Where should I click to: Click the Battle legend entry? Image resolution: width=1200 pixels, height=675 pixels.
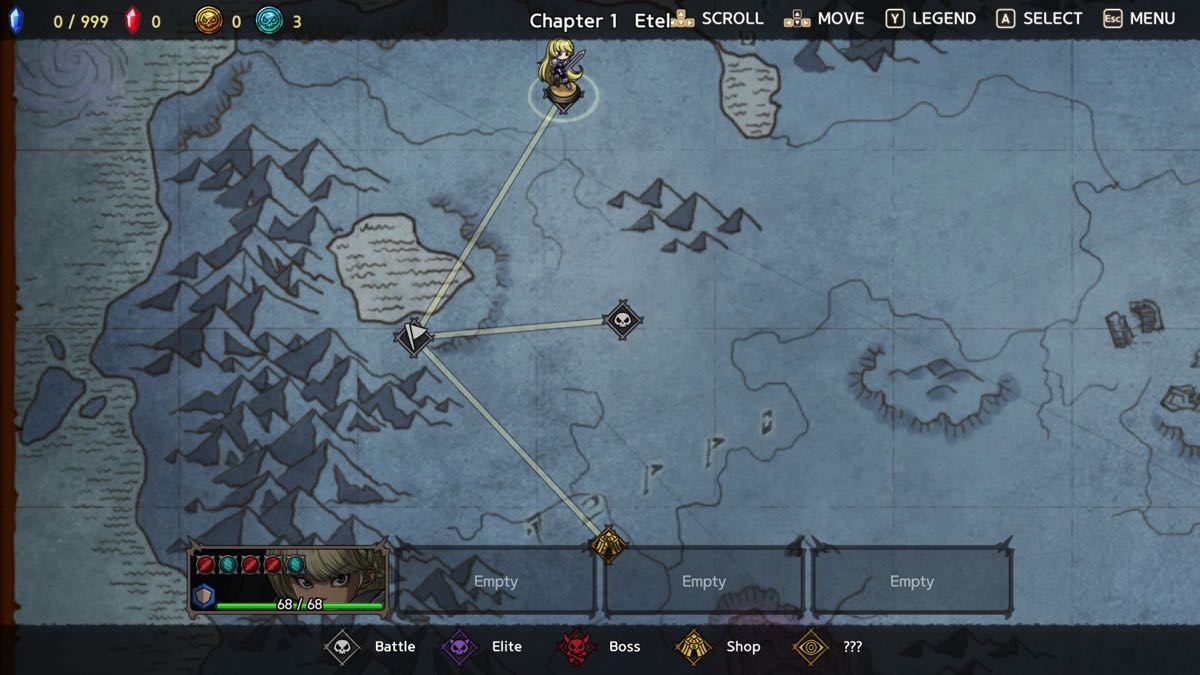(x=371, y=646)
